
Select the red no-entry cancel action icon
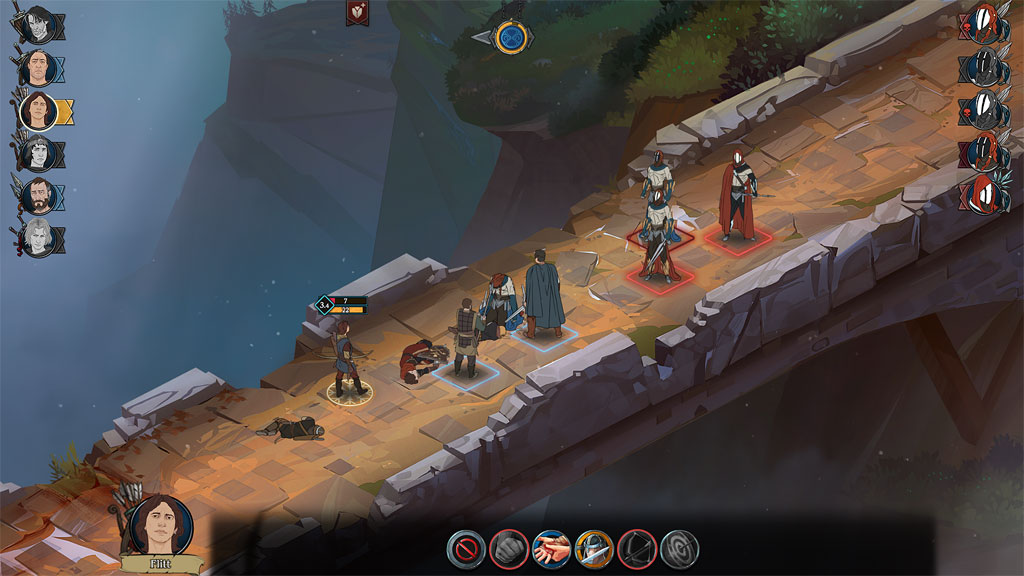coord(465,548)
